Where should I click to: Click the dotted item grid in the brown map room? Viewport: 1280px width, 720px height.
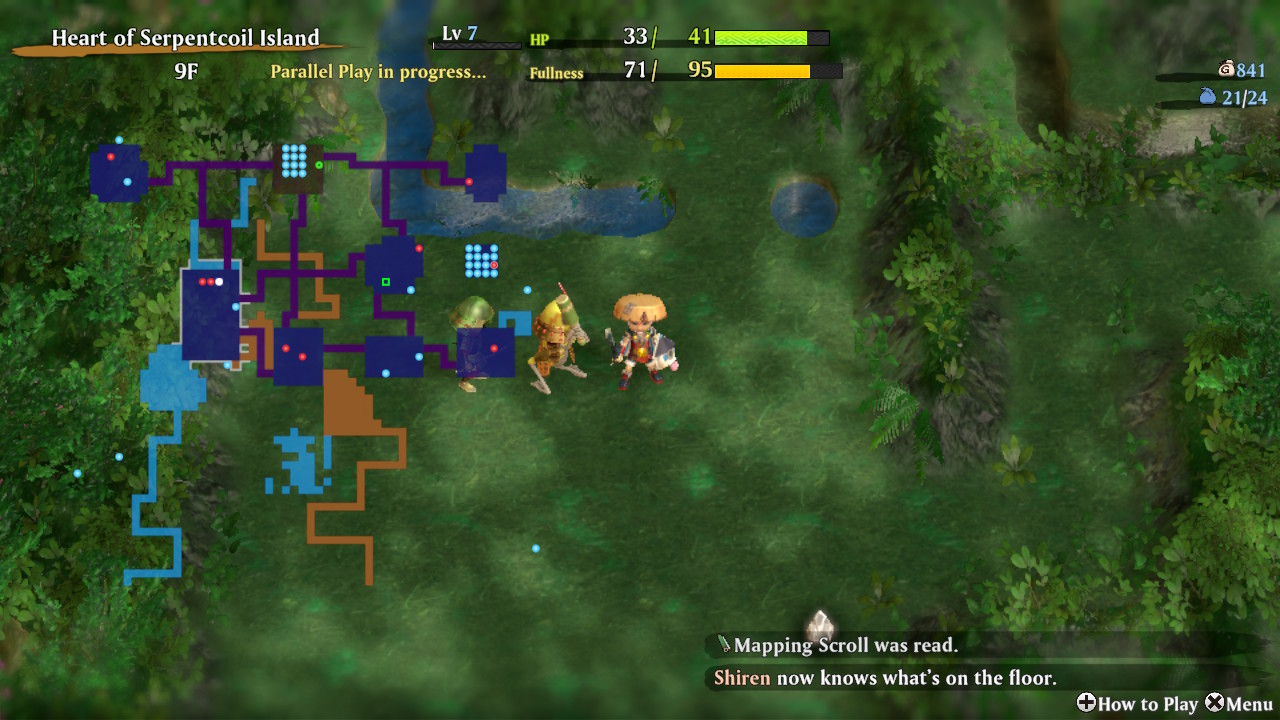(x=293, y=160)
